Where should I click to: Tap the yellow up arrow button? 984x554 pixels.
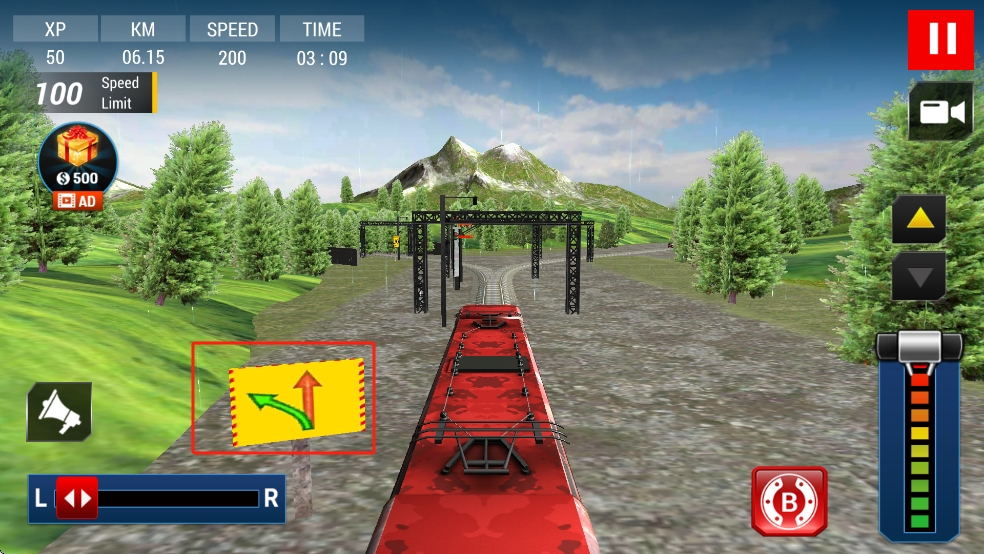coord(919,219)
